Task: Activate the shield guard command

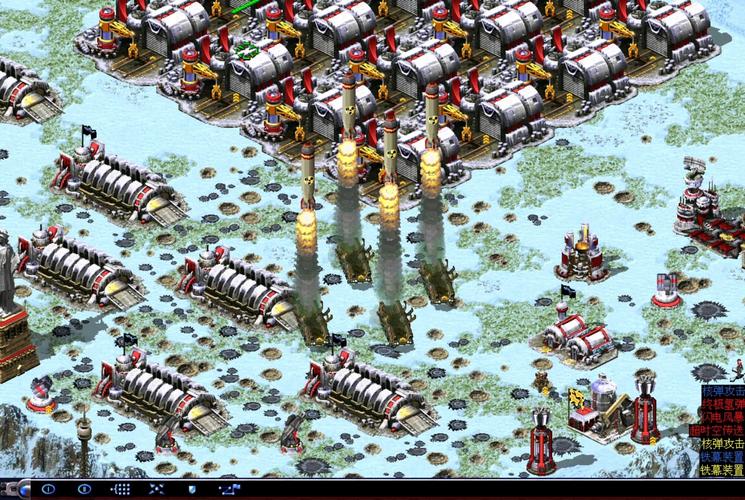Action: (192, 489)
